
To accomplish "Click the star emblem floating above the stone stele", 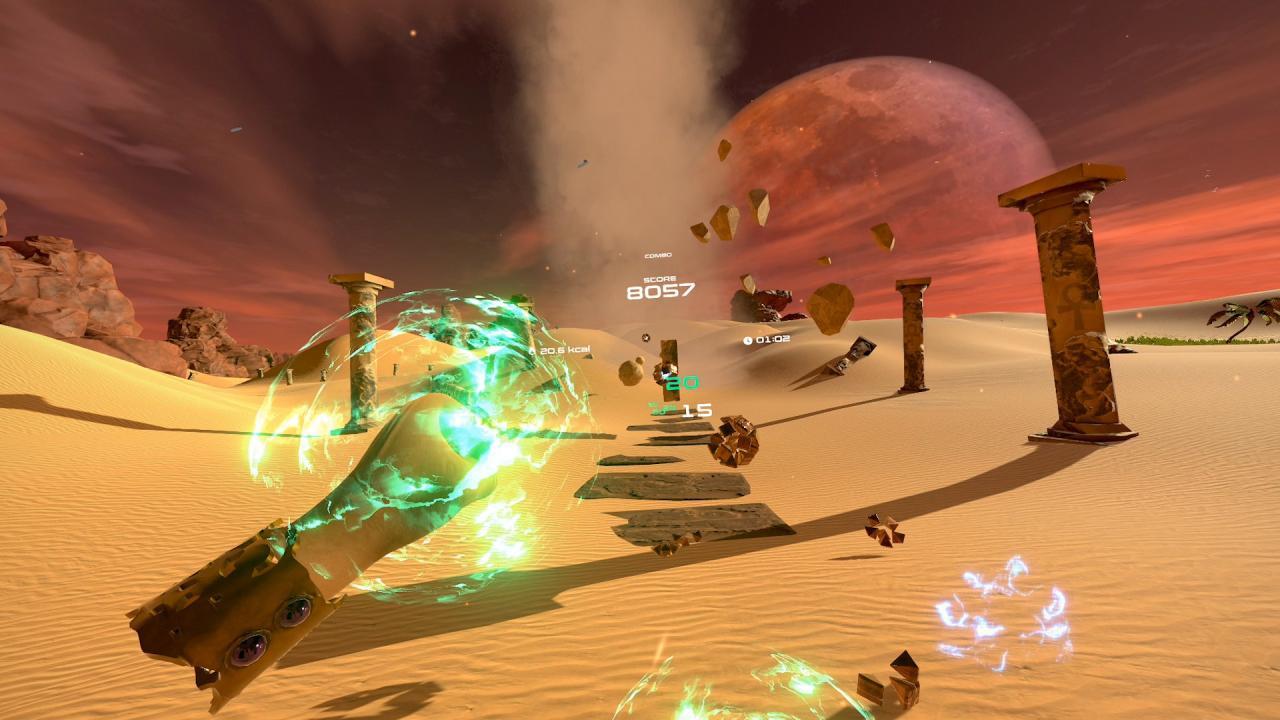I will [x=646, y=337].
